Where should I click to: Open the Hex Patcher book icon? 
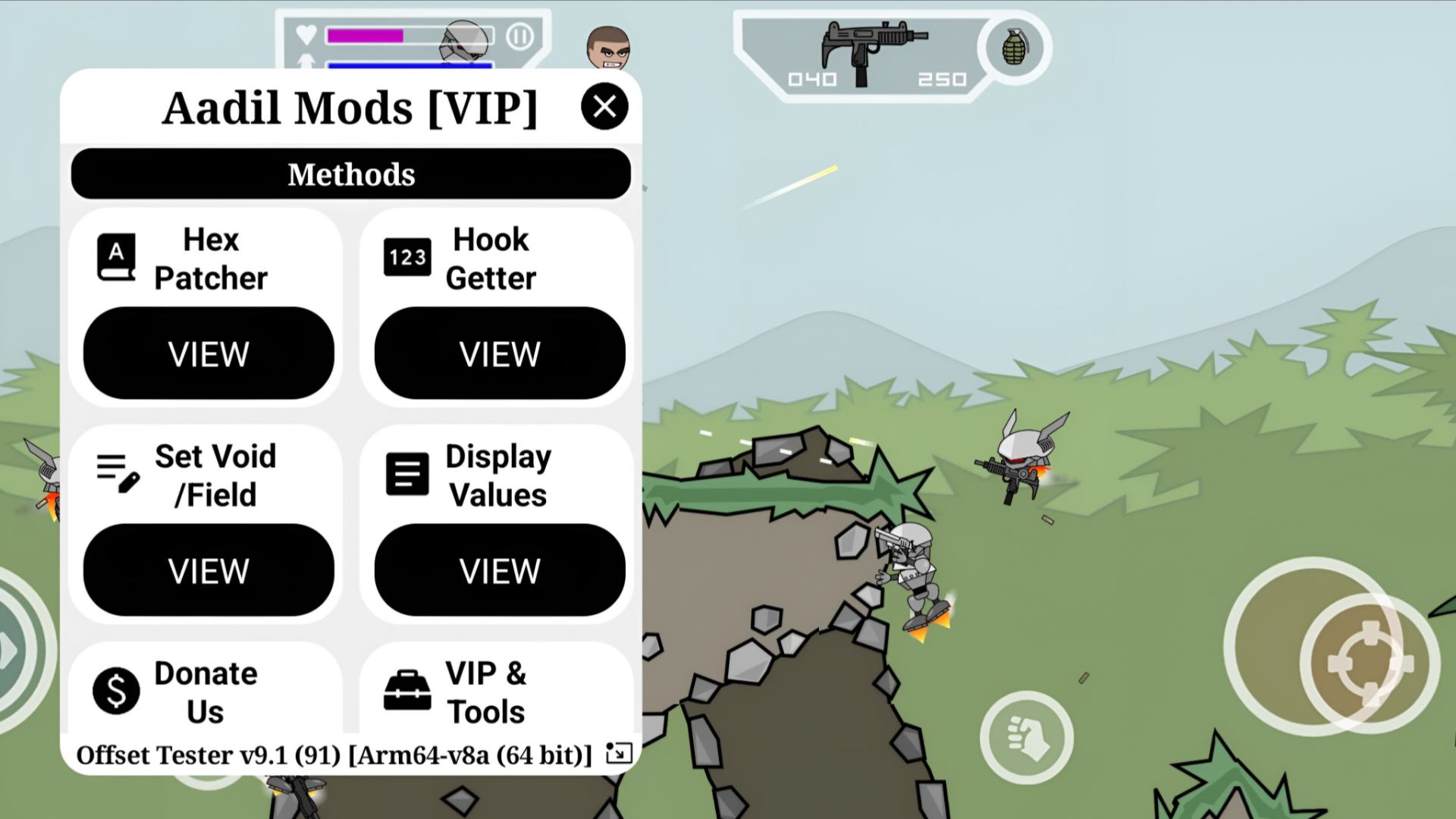tap(115, 256)
